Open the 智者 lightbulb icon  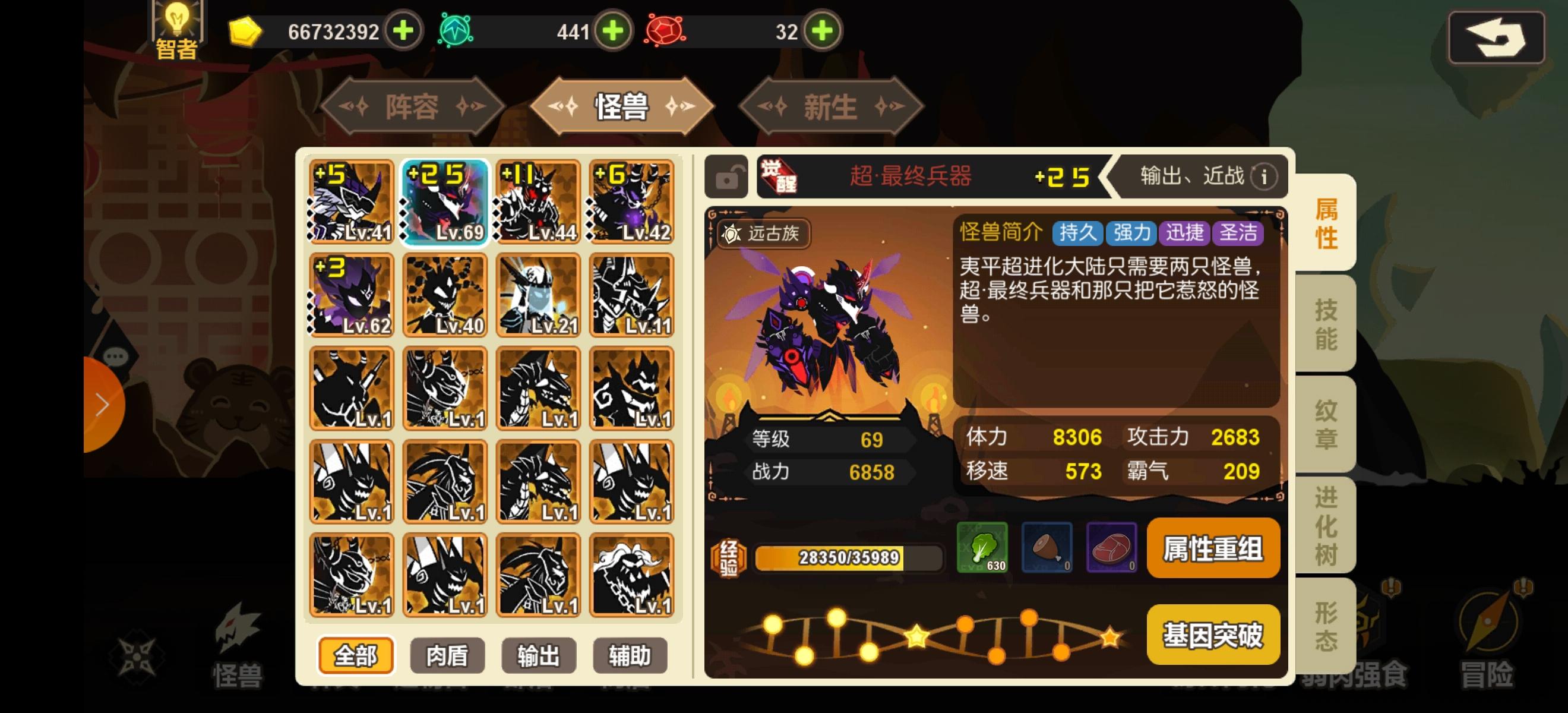(176, 27)
